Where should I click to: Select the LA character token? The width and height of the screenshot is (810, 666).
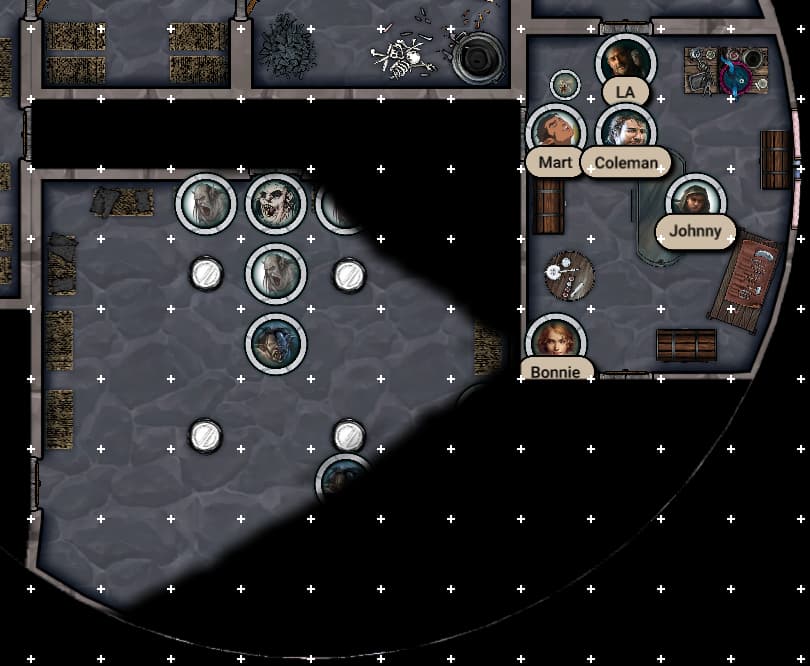625,62
